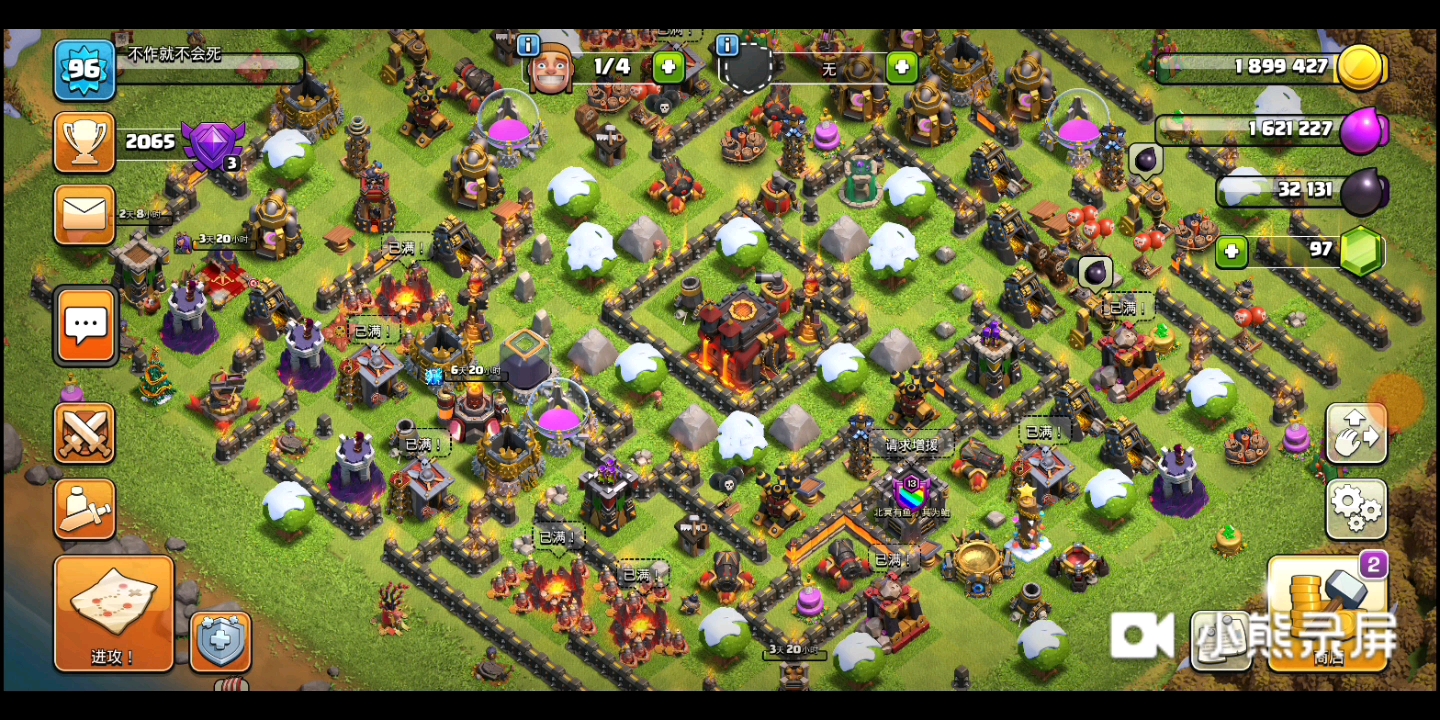1440x720 pixels.
Task: Open the village layout editor button
Action: tap(1356, 433)
